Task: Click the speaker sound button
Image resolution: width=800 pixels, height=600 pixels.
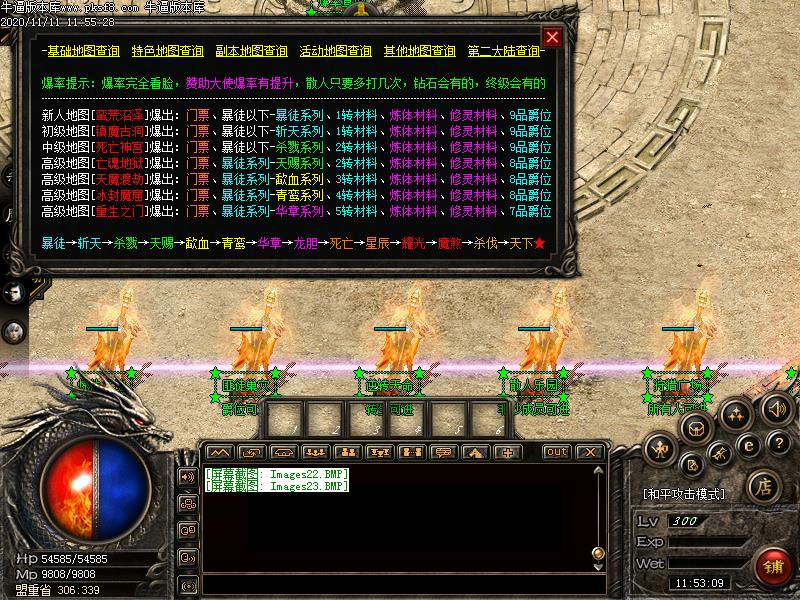Action: click(x=776, y=409)
